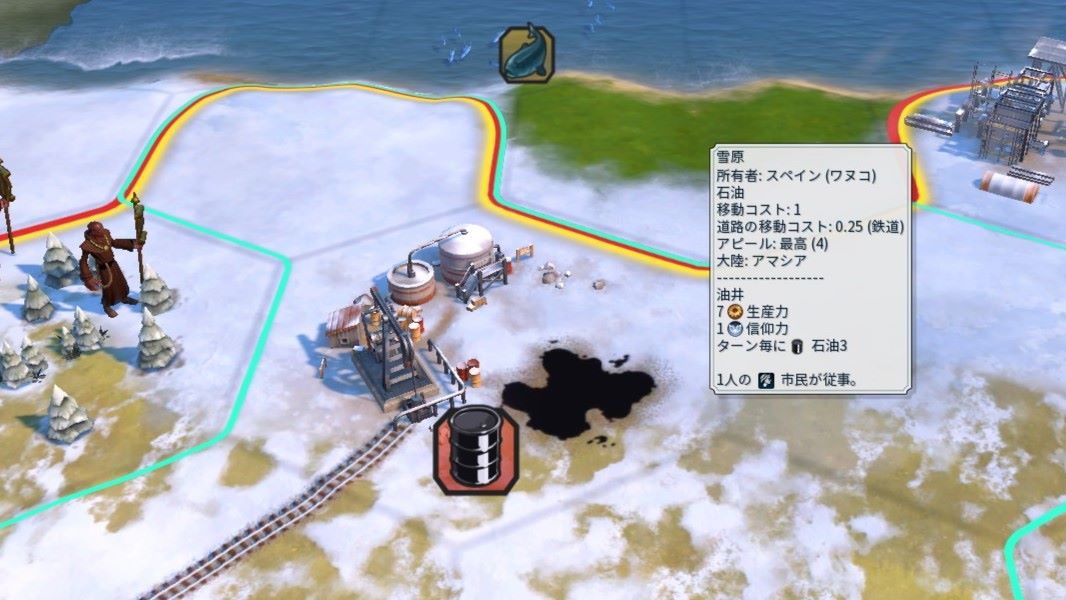This screenshot has height=600, width=1066.
Task: Select the fish resource icon
Action: click(526, 54)
